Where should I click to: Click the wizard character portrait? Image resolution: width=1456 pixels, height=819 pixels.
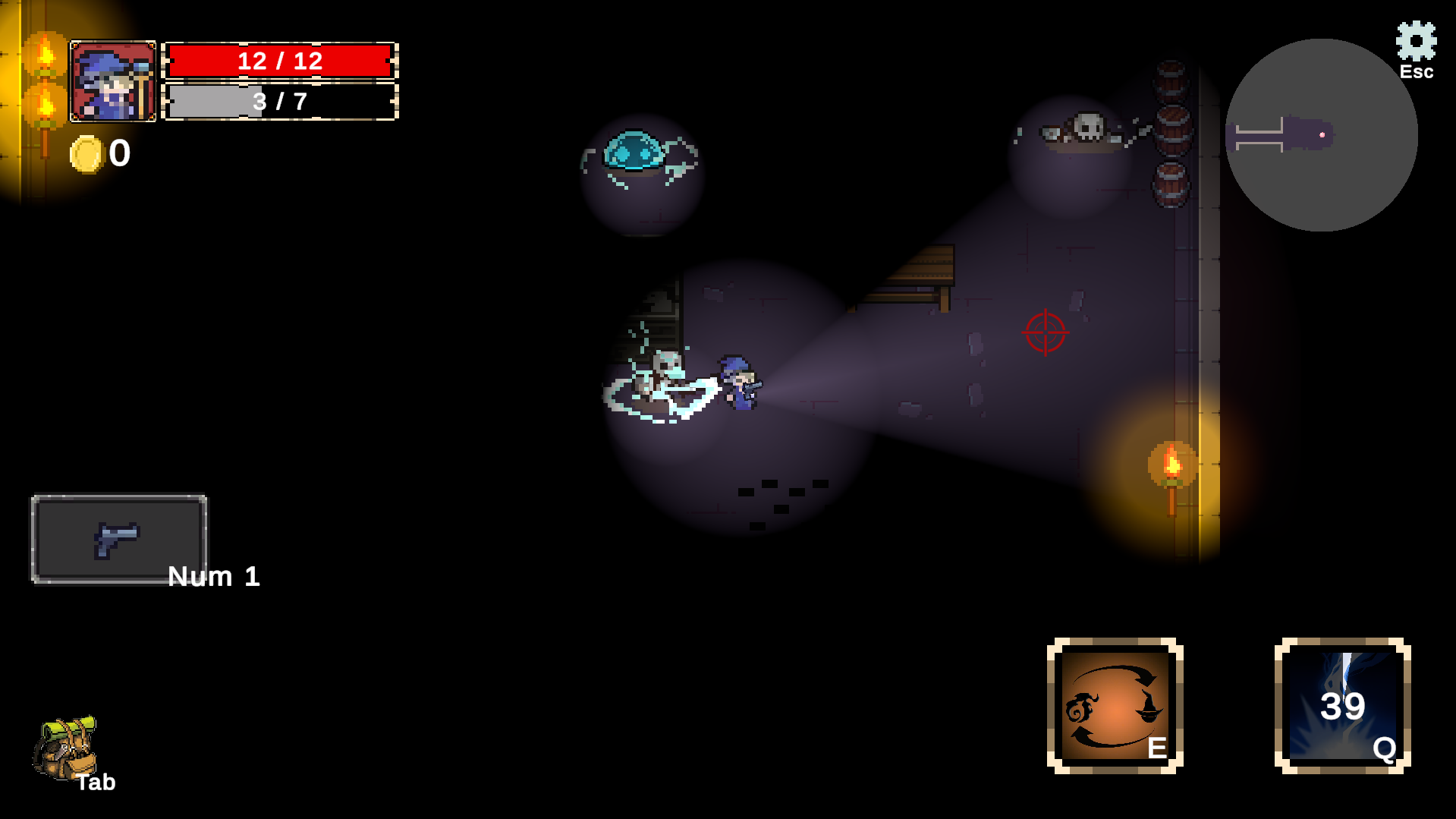113,81
